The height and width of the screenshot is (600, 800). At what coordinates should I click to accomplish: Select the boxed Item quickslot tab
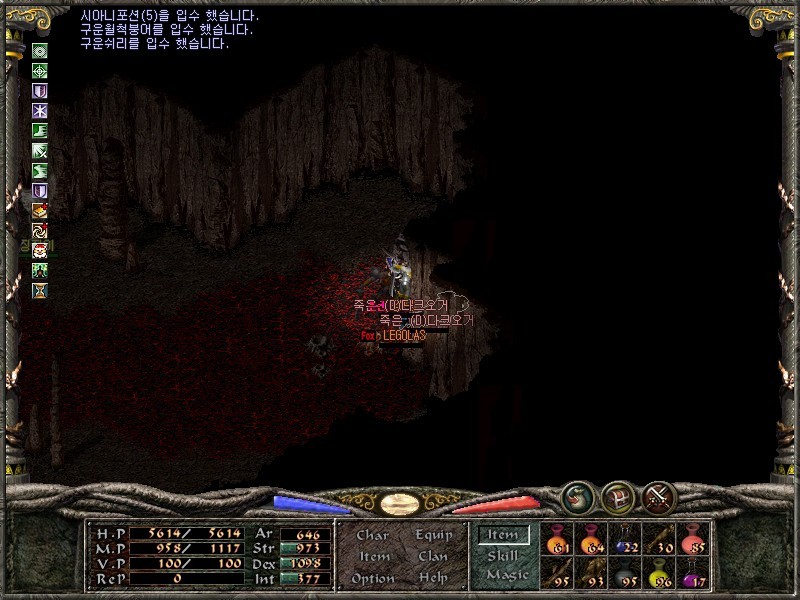(502, 535)
